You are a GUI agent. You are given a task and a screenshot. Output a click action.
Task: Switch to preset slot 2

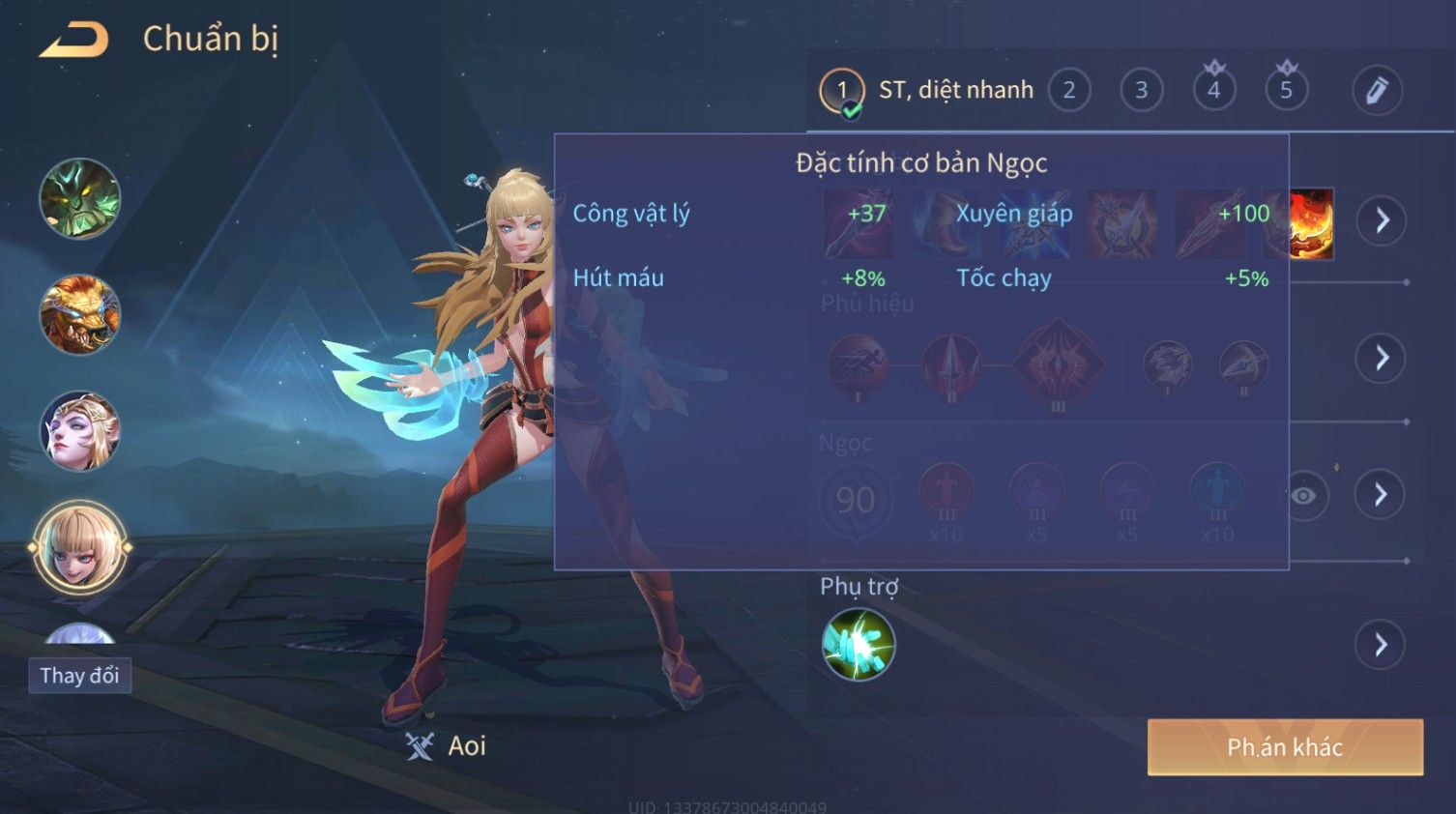[1069, 91]
